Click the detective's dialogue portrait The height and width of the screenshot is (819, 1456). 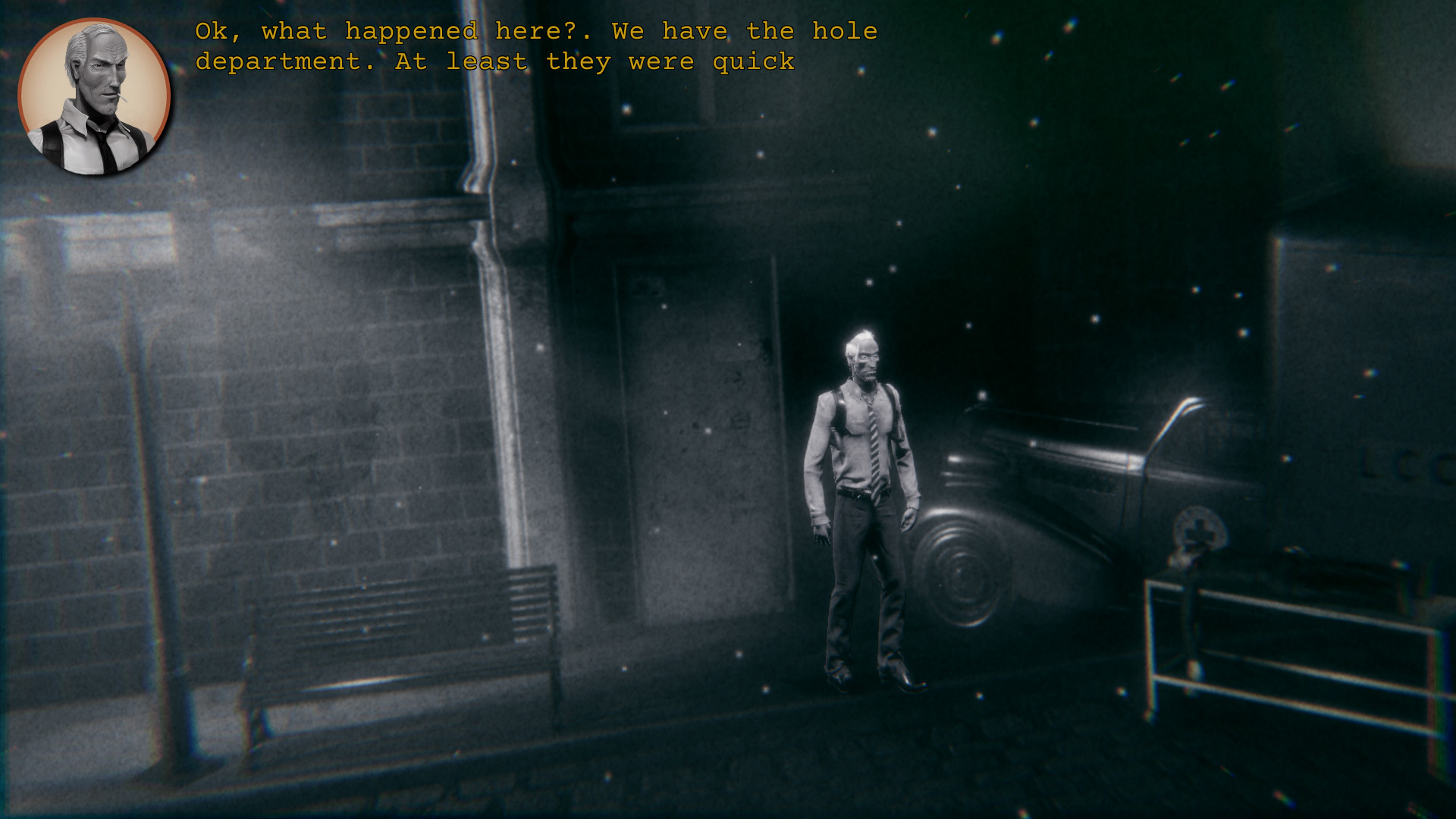pos(94,97)
